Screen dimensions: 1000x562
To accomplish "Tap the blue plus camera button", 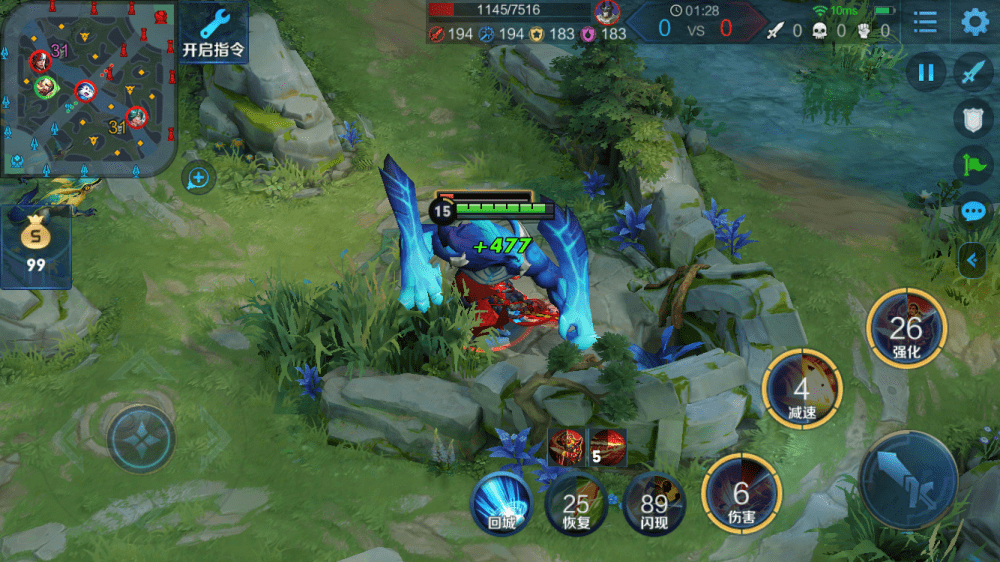I will click(198, 178).
